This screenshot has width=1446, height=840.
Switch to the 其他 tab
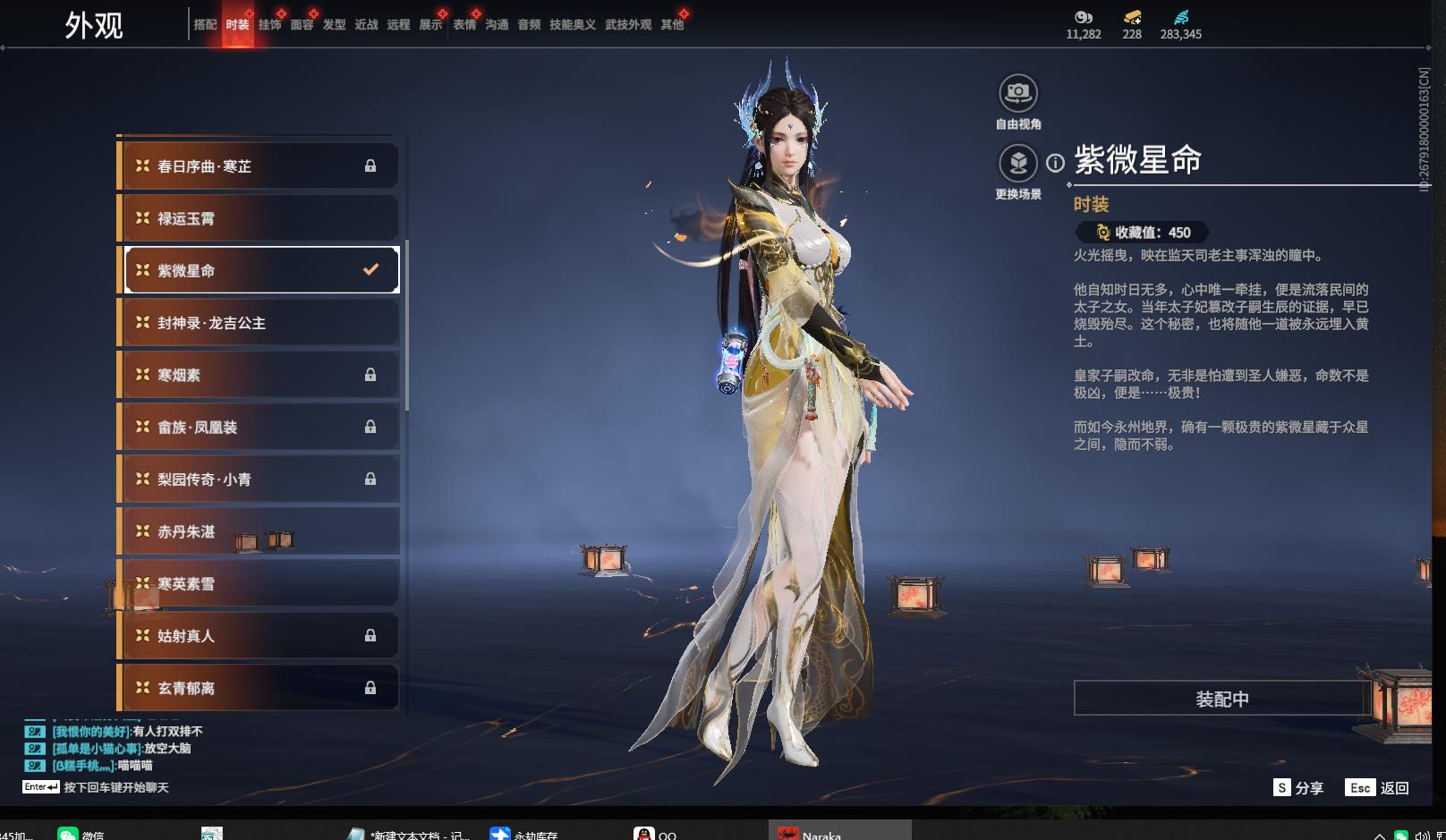[672, 25]
